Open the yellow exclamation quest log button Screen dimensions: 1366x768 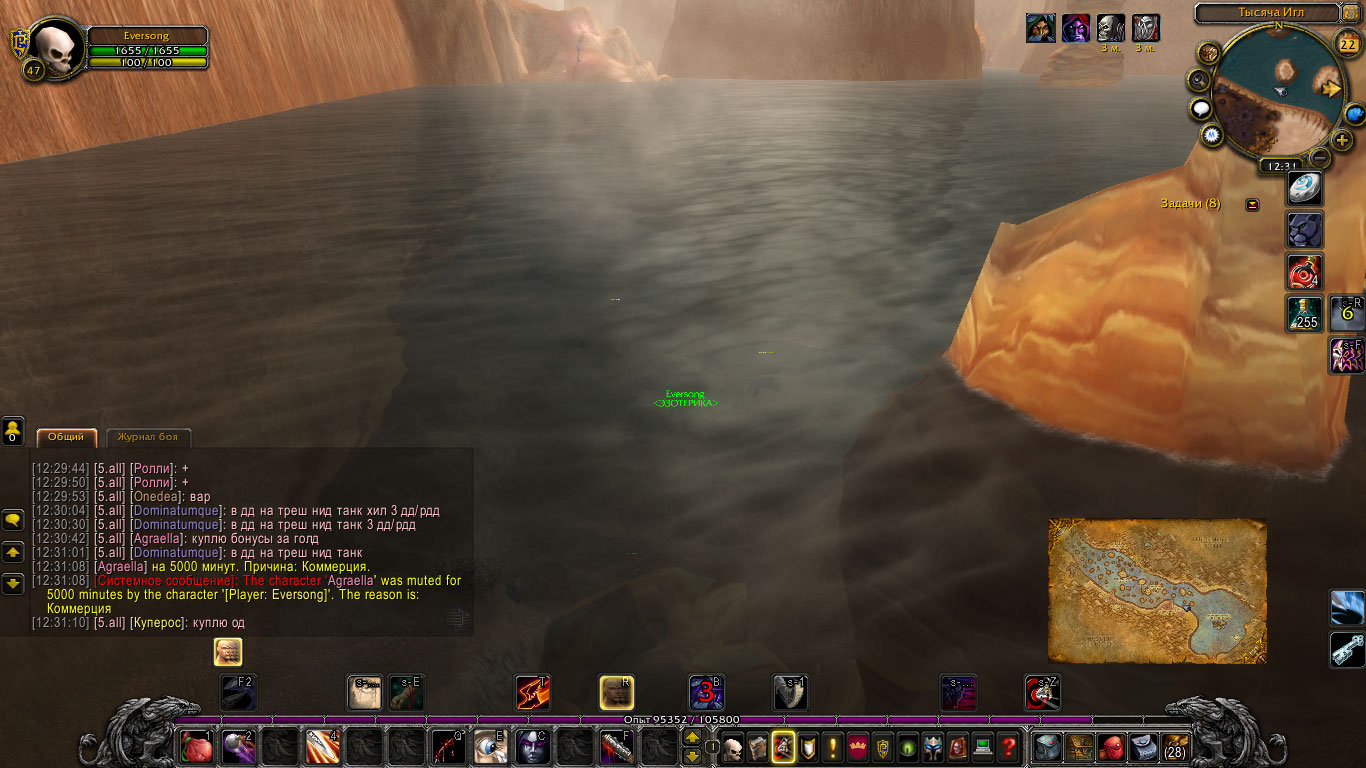pyautogui.click(x=832, y=747)
